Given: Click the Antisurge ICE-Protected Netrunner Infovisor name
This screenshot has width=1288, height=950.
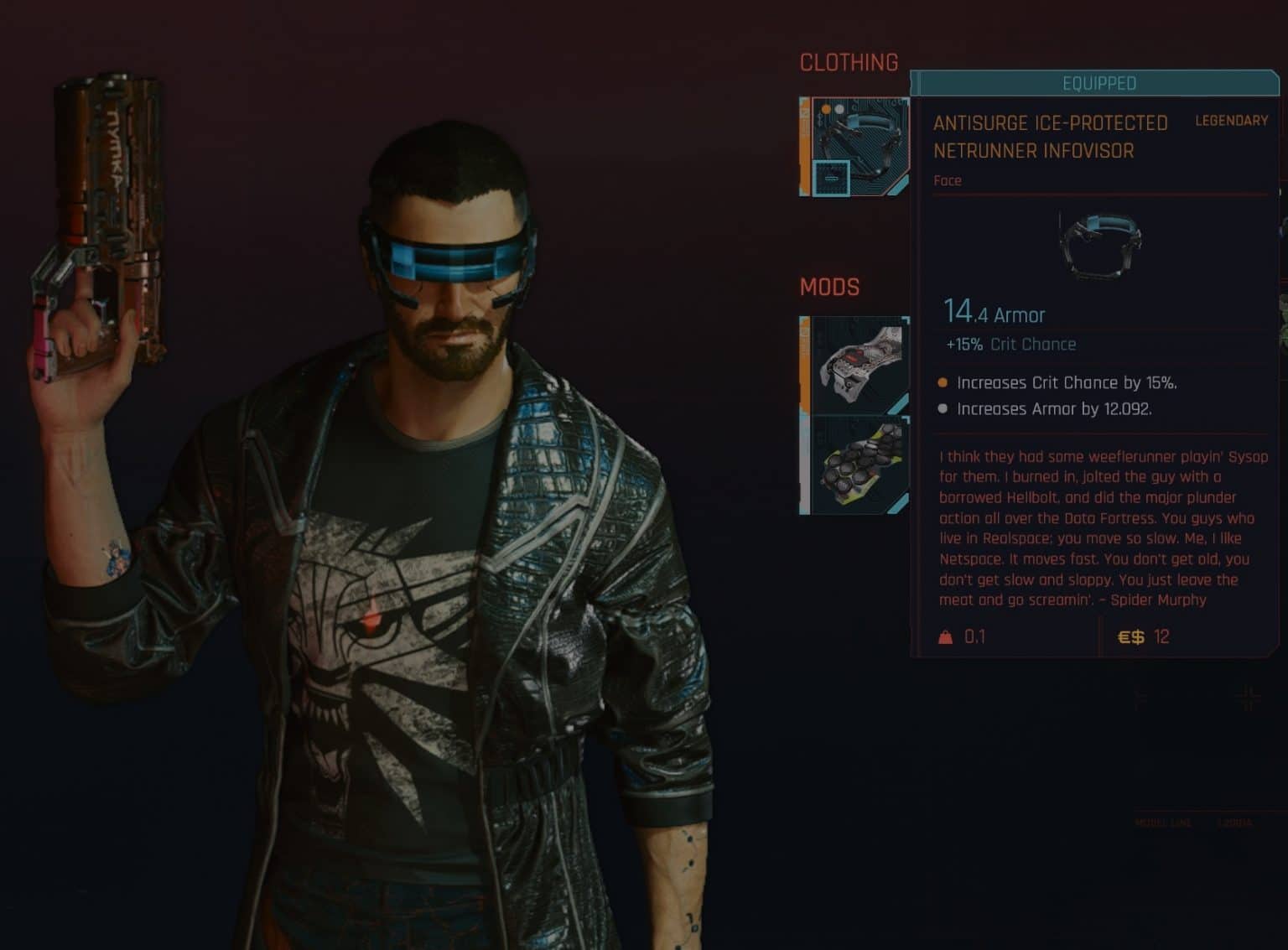Looking at the screenshot, I should coord(1051,137).
